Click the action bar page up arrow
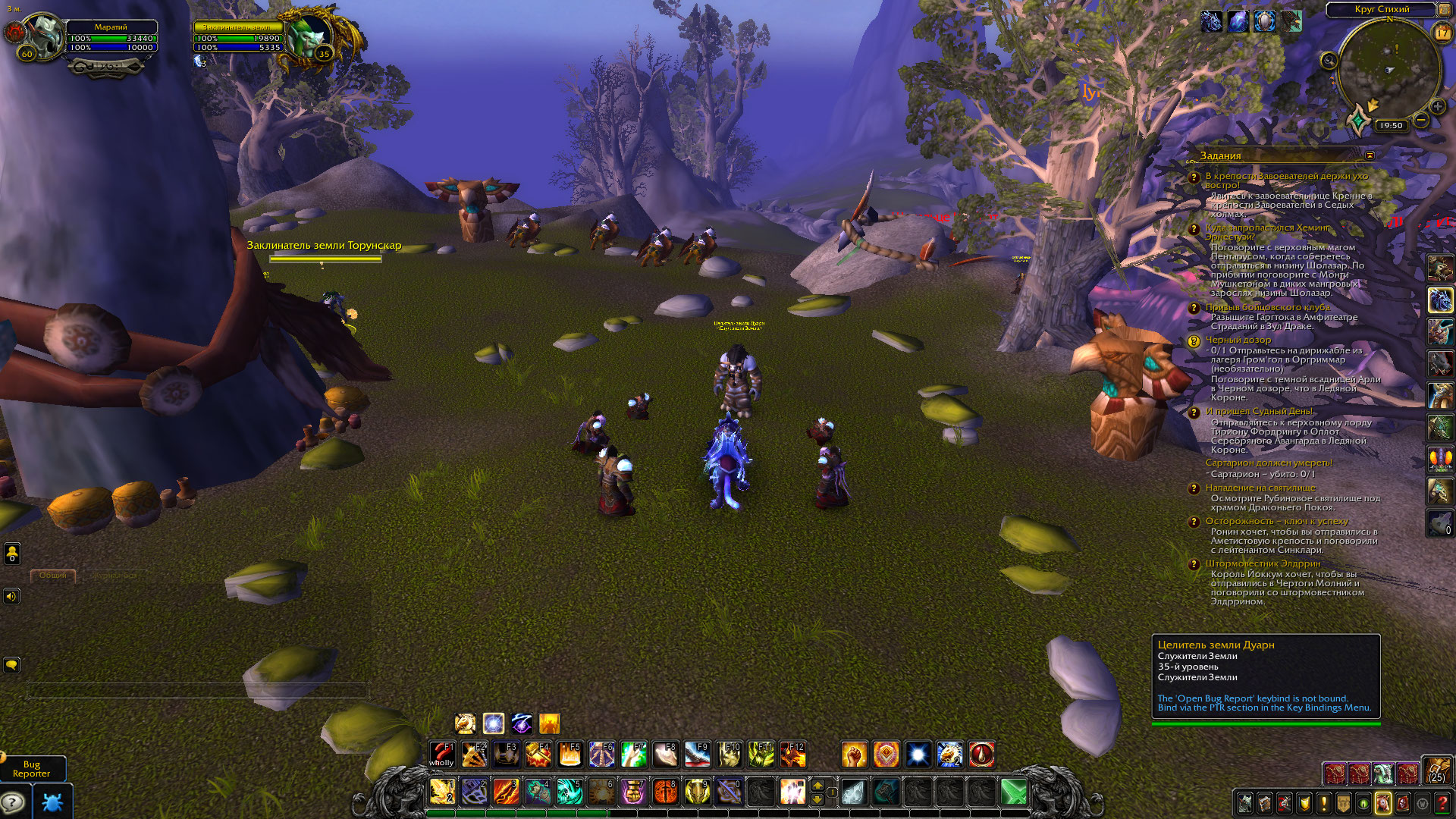The image size is (1456, 819). pos(817,785)
